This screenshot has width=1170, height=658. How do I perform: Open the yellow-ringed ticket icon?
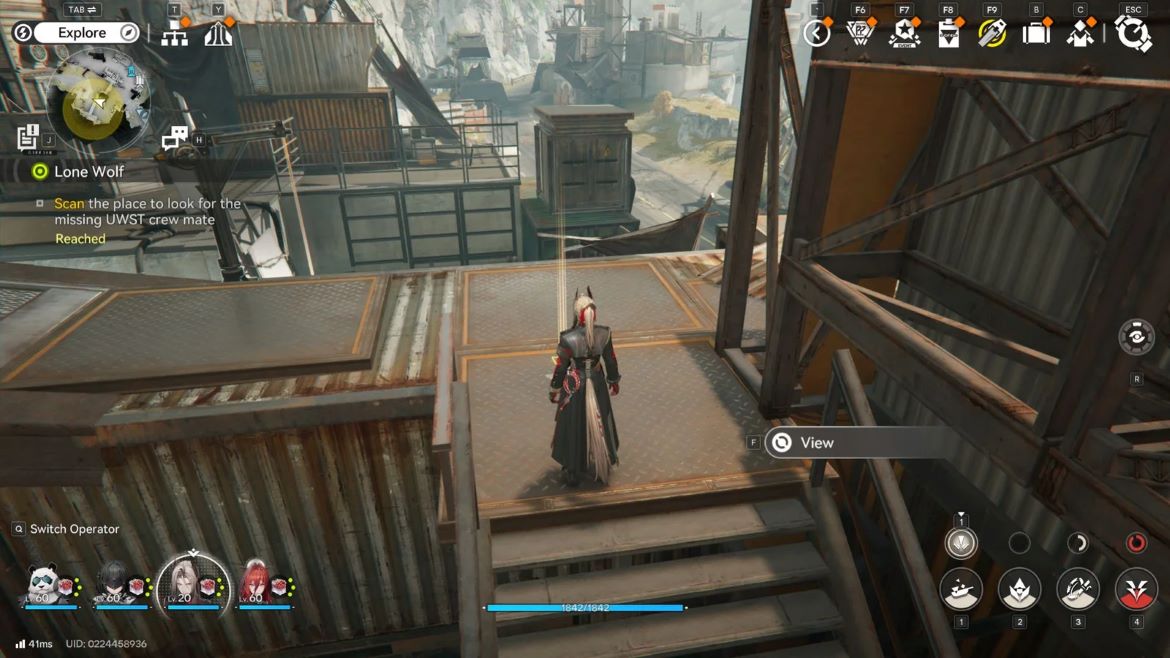(x=992, y=33)
